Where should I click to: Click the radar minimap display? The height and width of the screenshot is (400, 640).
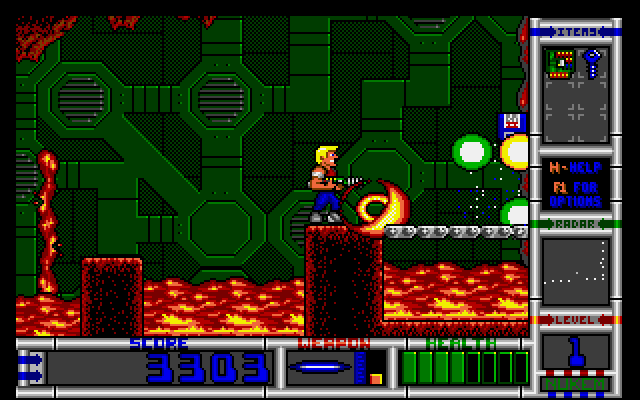pos(575,270)
